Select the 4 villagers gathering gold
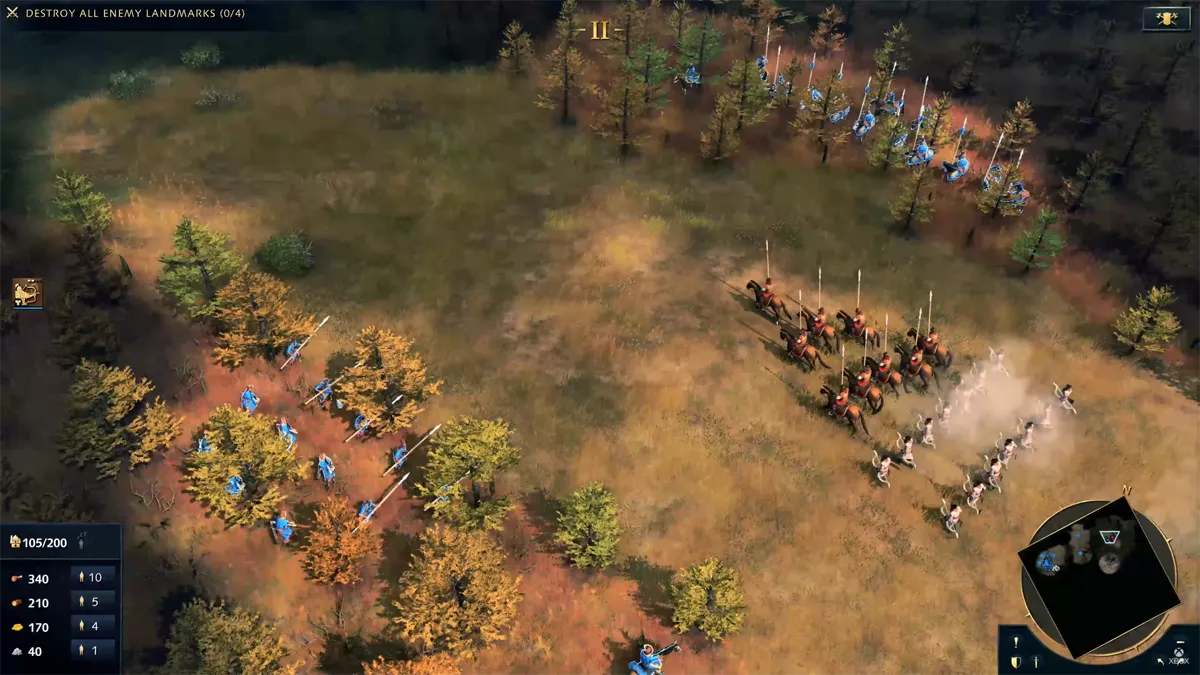Screen dimensions: 1200x675 93,627
